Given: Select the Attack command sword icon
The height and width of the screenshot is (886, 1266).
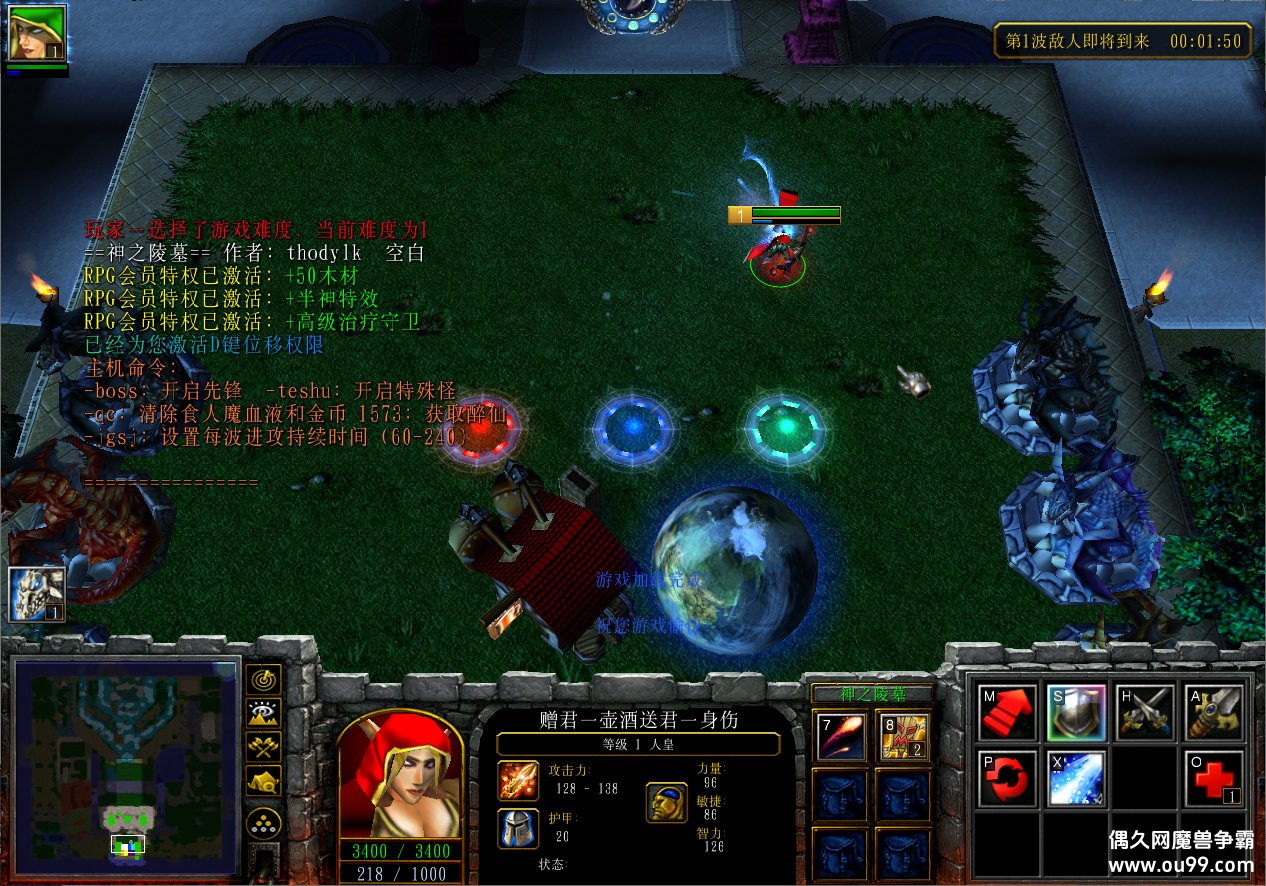Looking at the screenshot, I should (x=1214, y=711).
